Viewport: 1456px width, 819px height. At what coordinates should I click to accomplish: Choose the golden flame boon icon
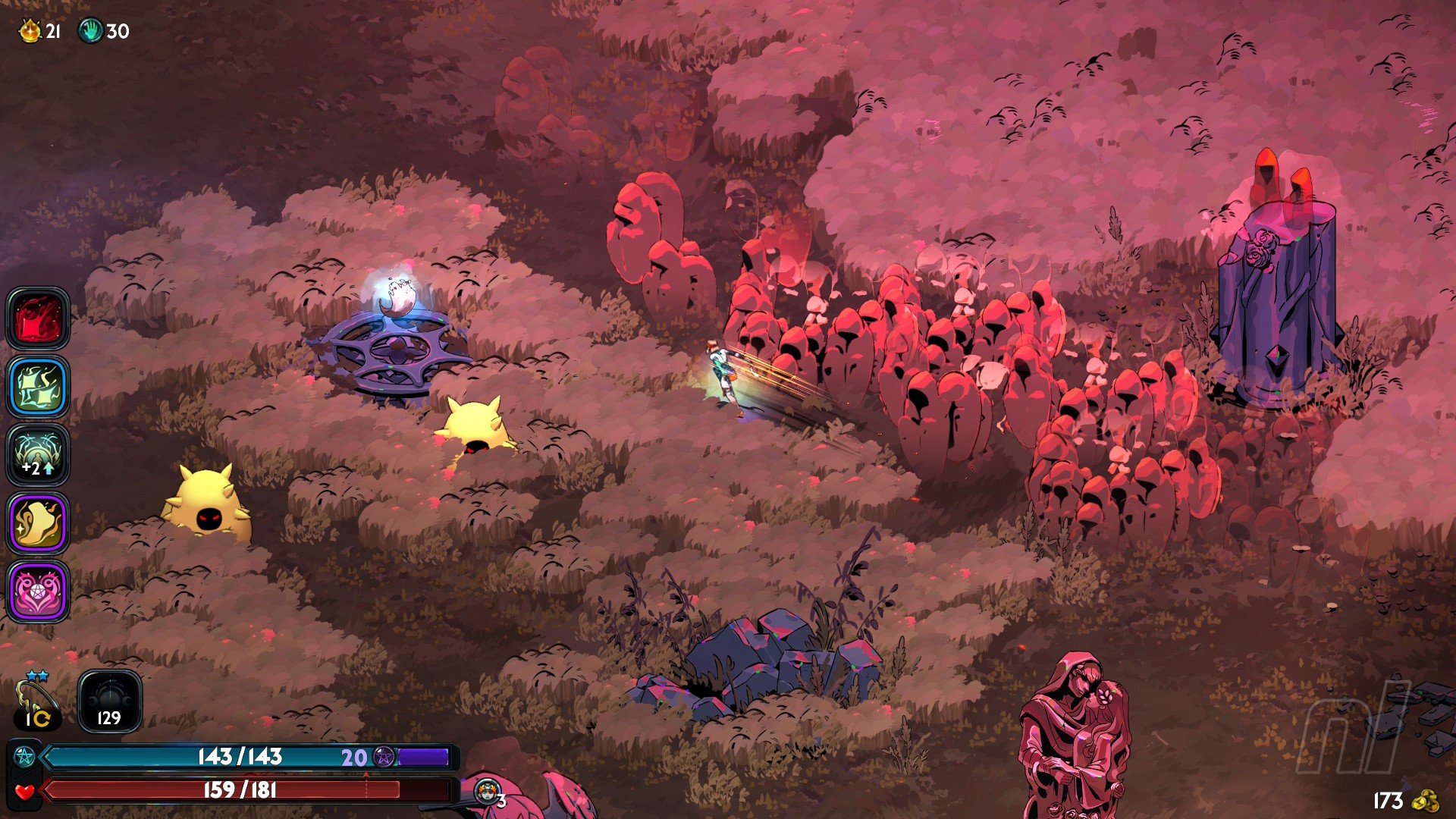[x=38, y=522]
